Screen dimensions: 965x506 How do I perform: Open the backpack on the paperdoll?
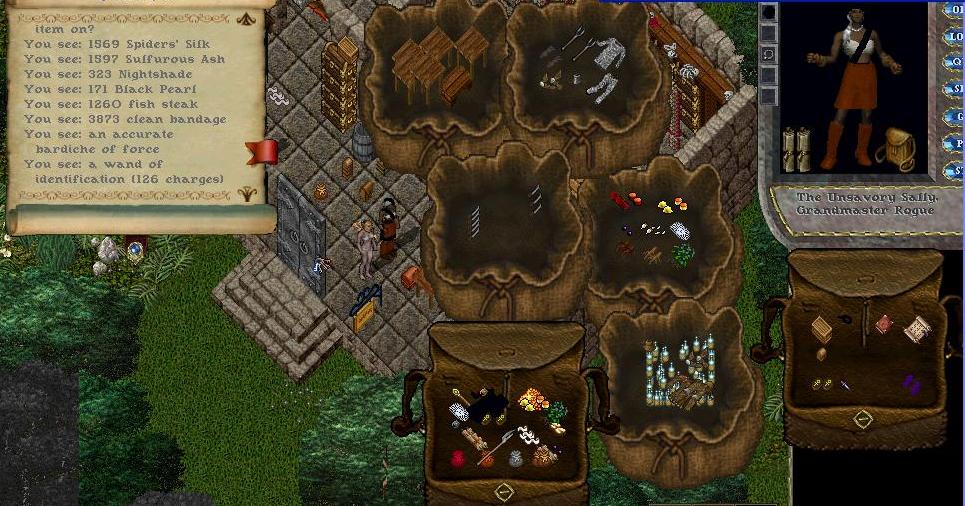pyautogui.click(x=896, y=148)
